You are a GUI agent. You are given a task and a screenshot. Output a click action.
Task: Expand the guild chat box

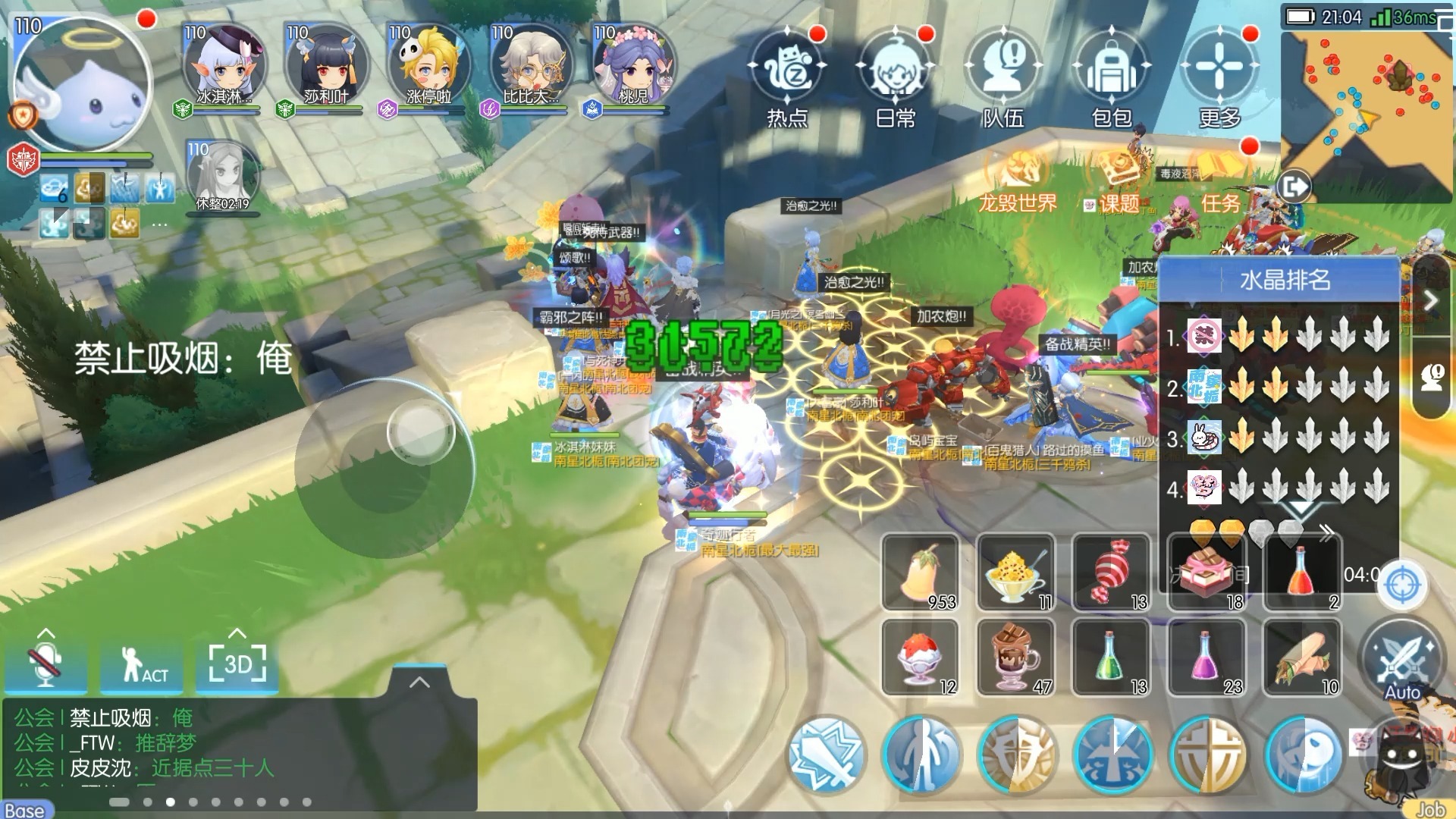tap(419, 682)
